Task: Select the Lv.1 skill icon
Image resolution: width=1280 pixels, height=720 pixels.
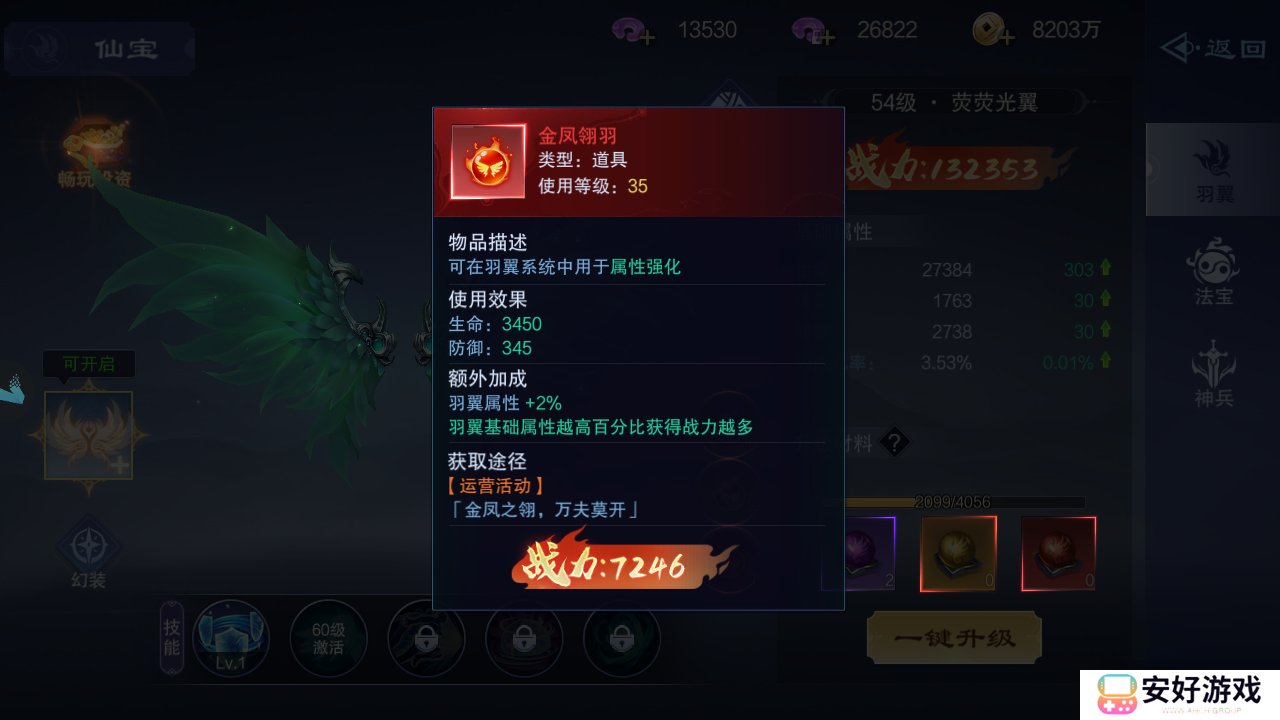Action: point(231,638)
